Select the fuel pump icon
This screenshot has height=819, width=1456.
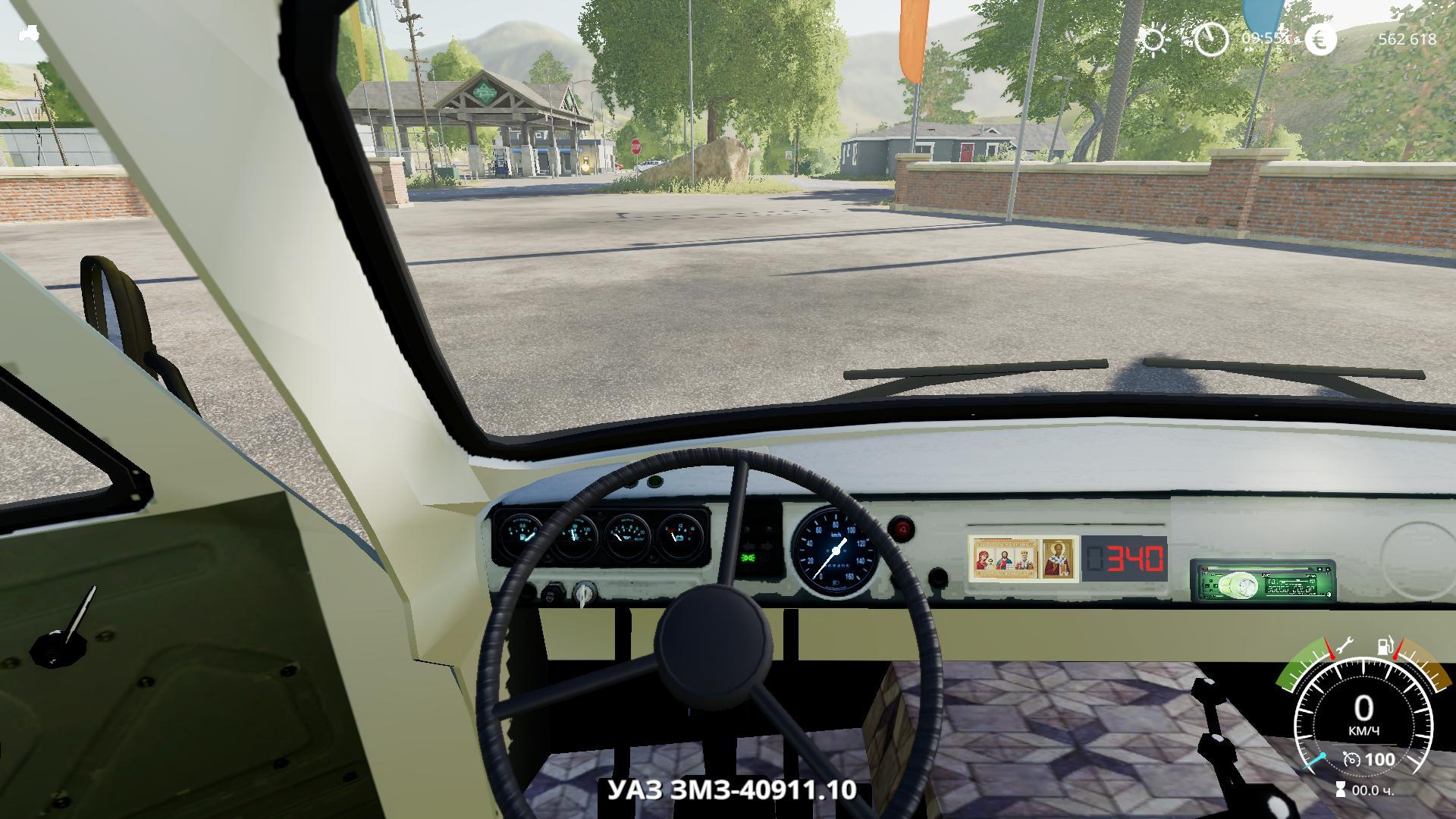(1386, 647)
